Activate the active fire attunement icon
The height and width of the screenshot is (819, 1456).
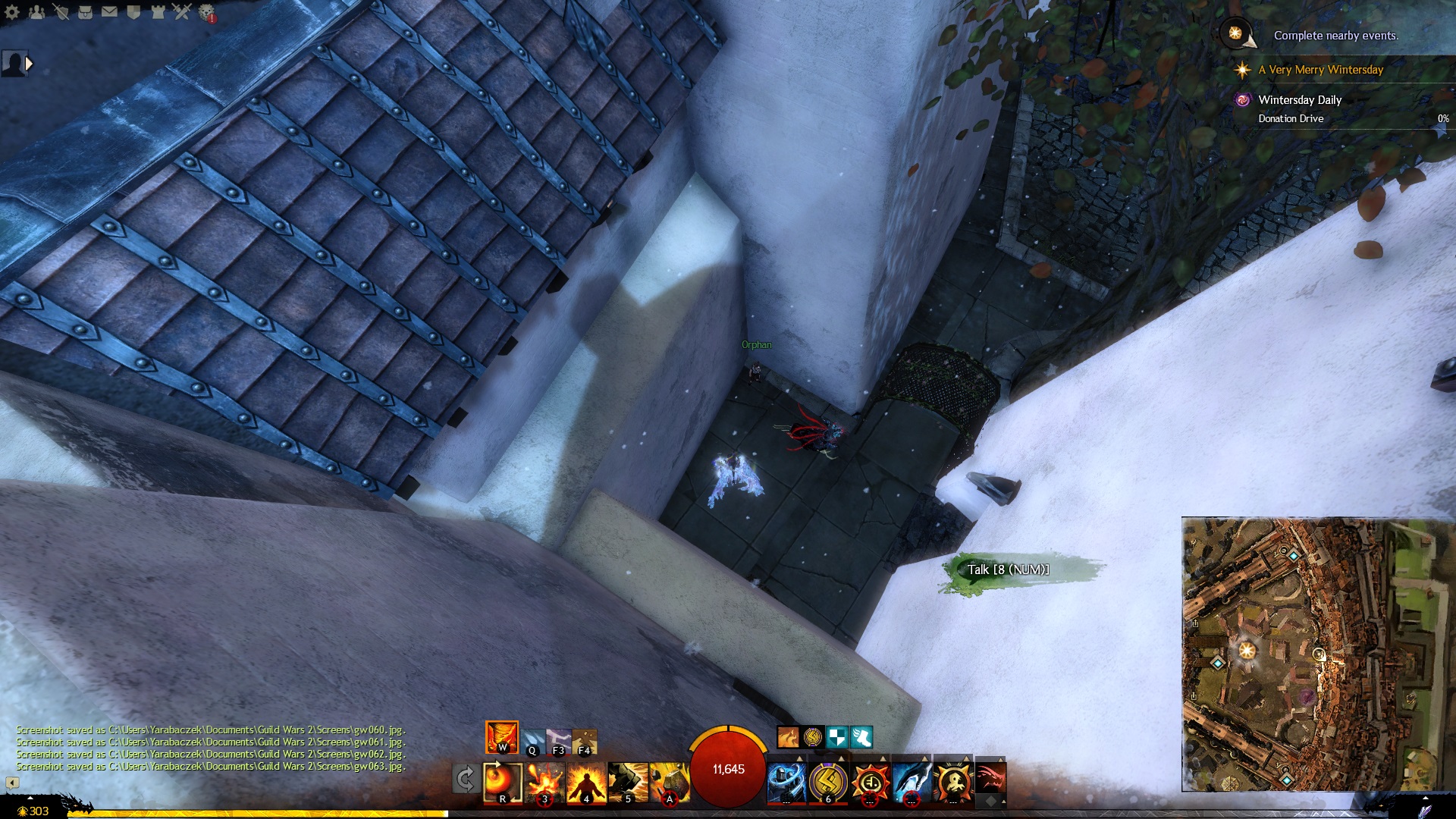point(502,737)
